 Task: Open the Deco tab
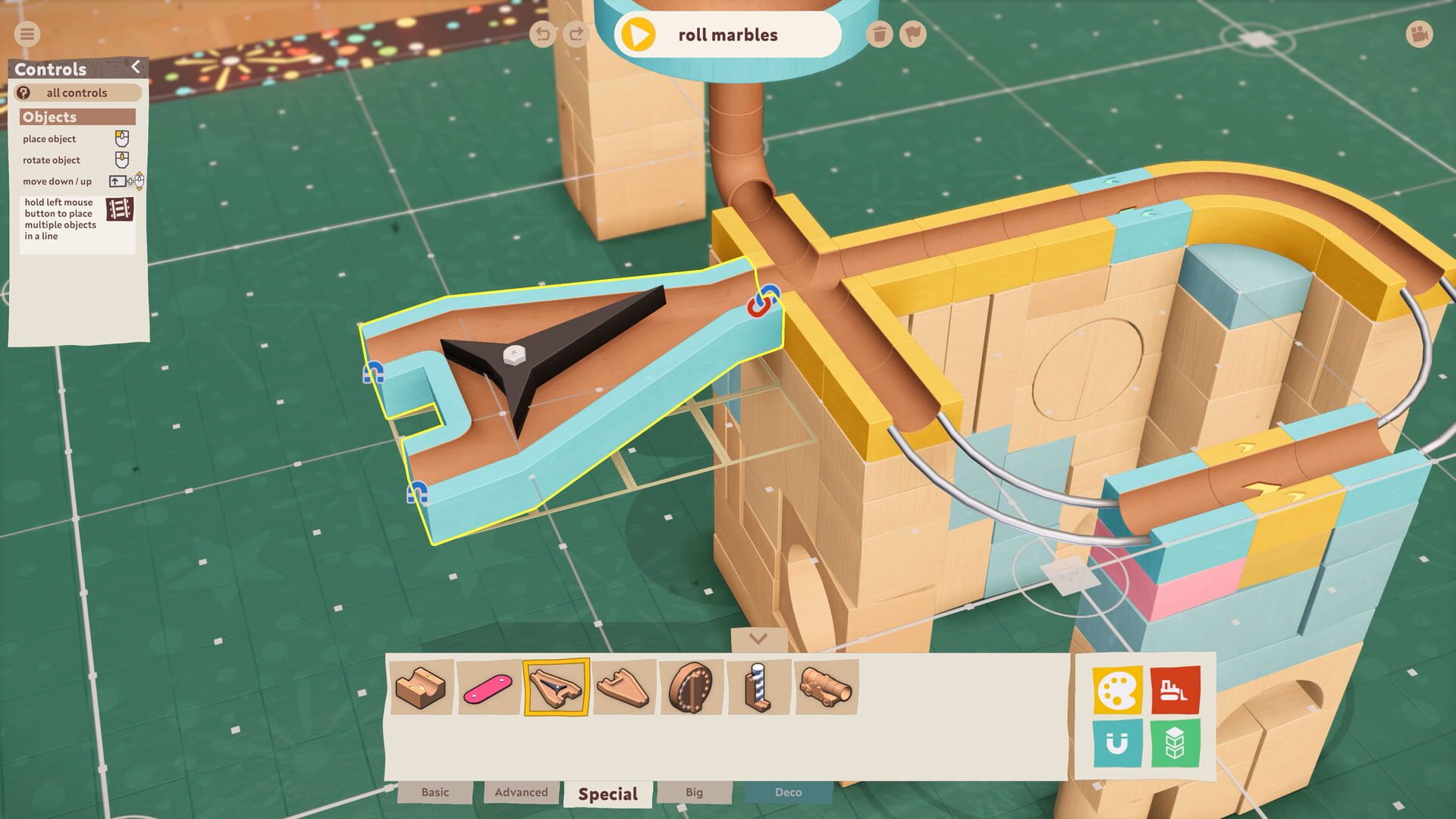tap(789, 792)
